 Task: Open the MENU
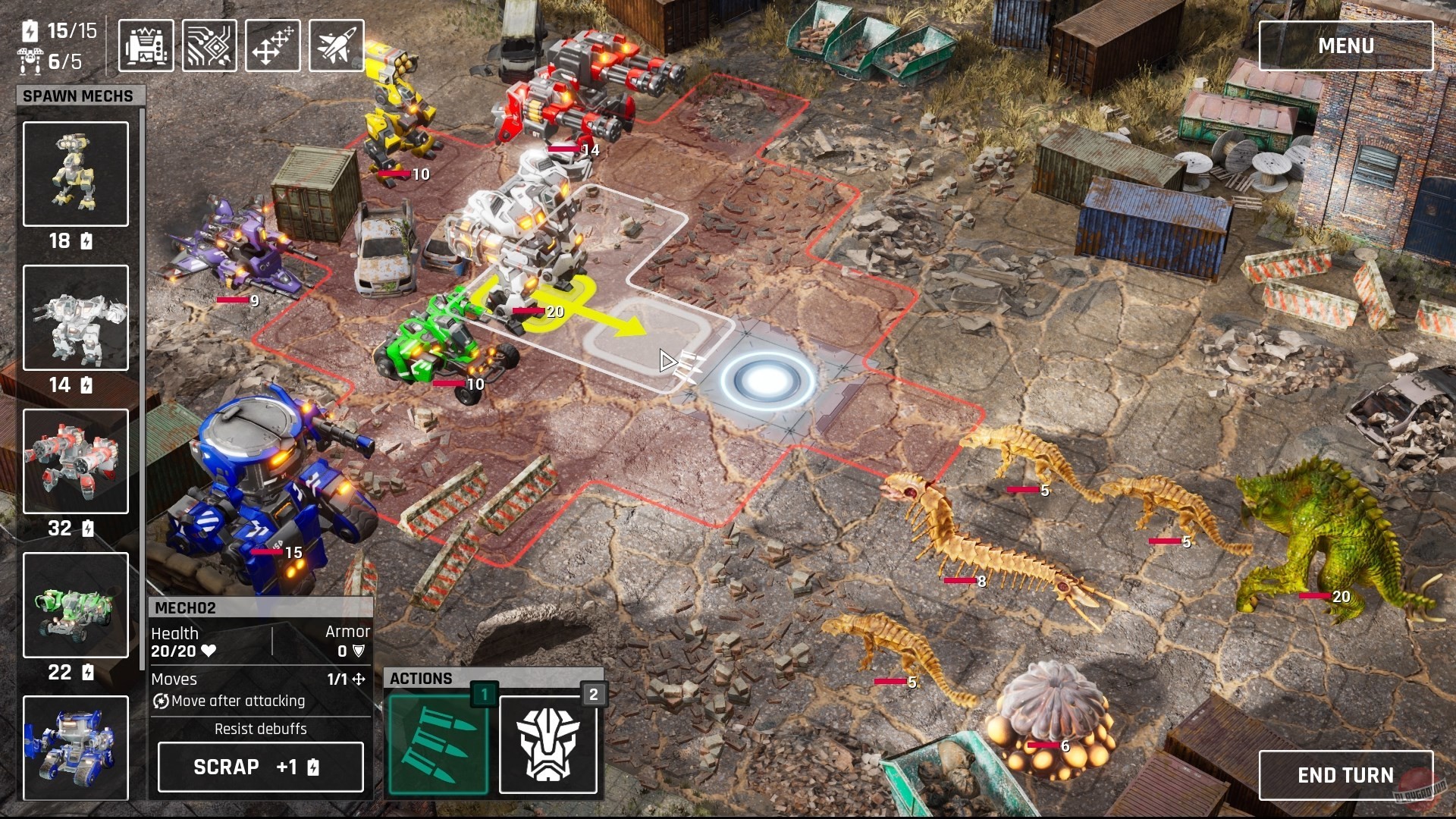(1346, 45)
